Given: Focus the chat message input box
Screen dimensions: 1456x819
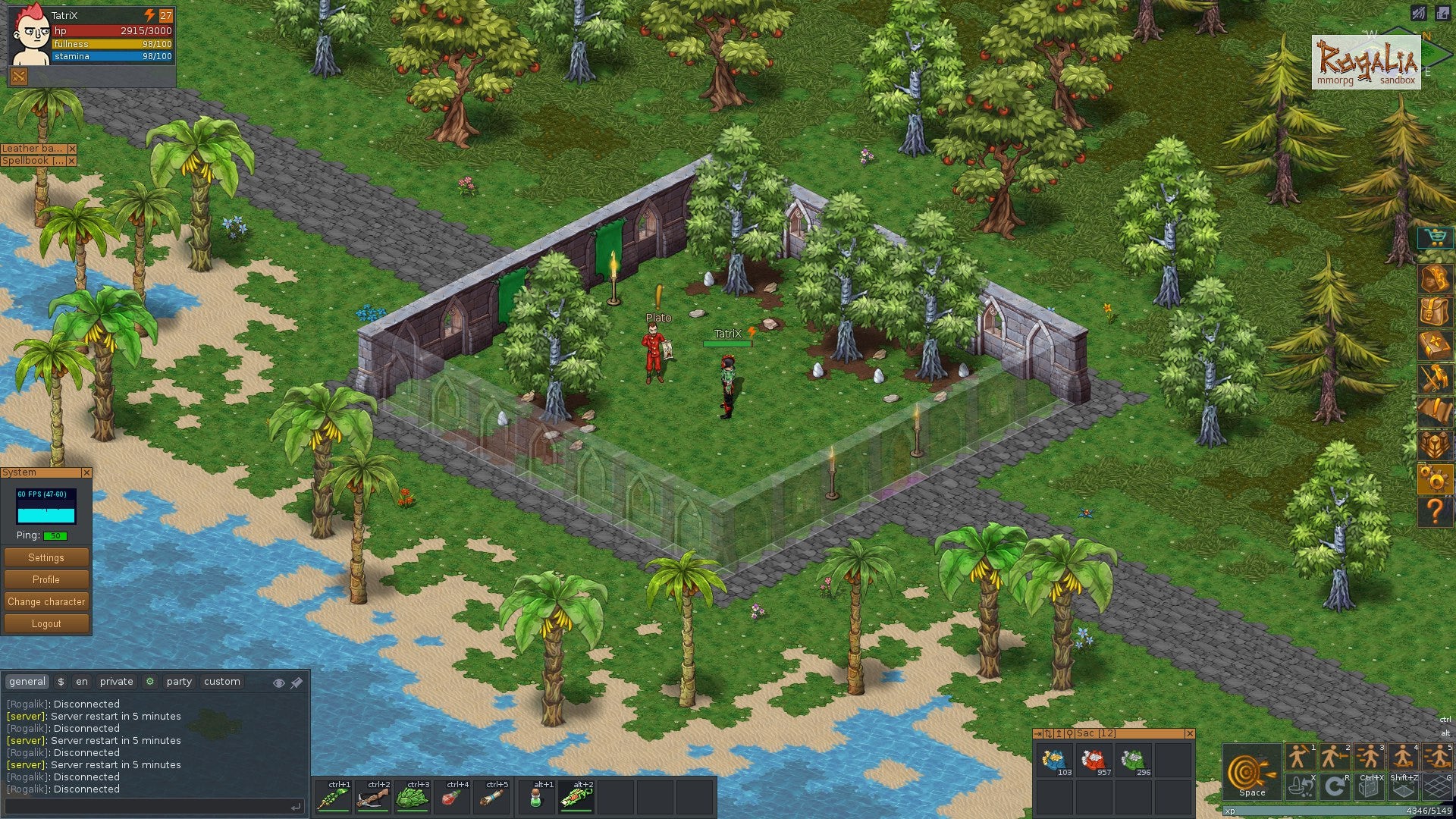Looking at the screenshot, I should tap(148, 807).
